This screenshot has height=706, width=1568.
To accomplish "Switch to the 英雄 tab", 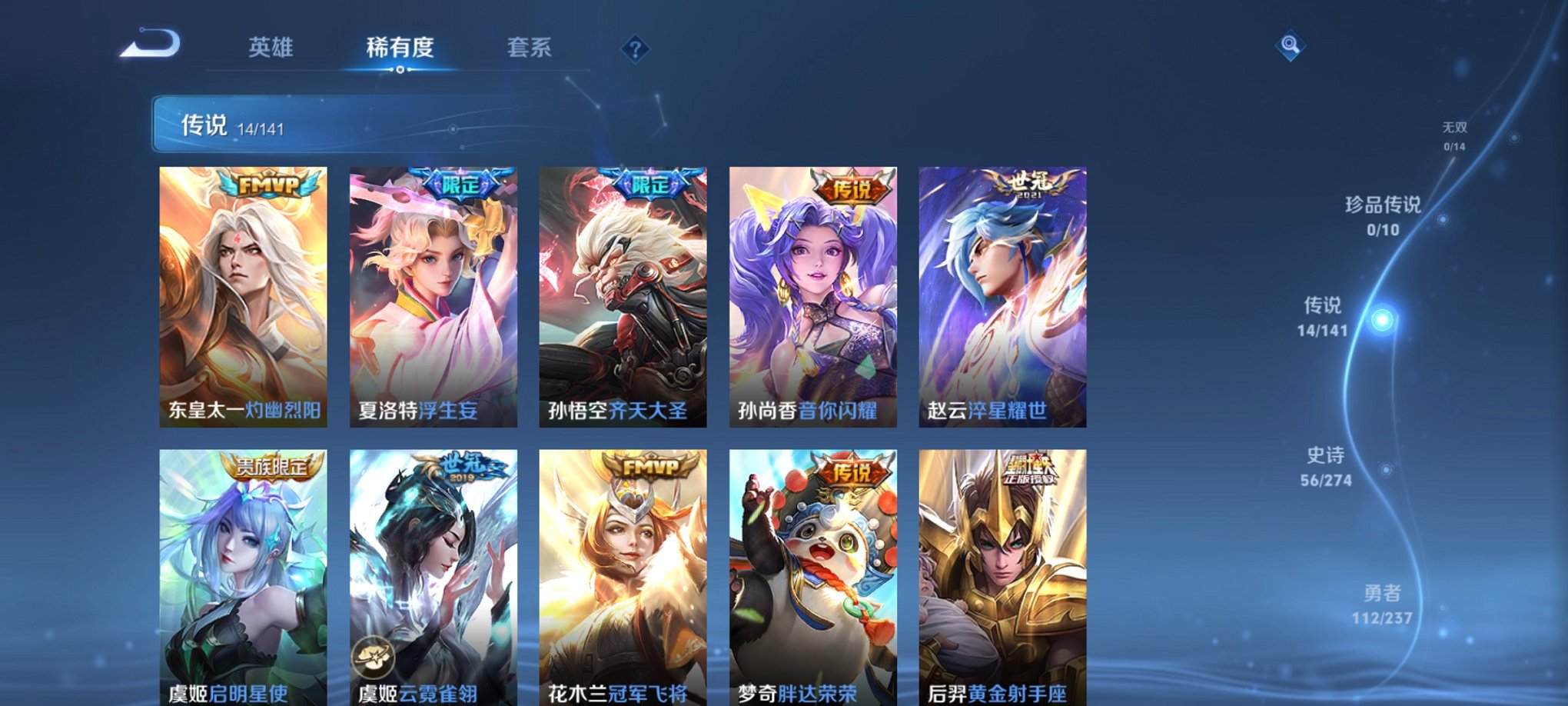I will 272,48.
